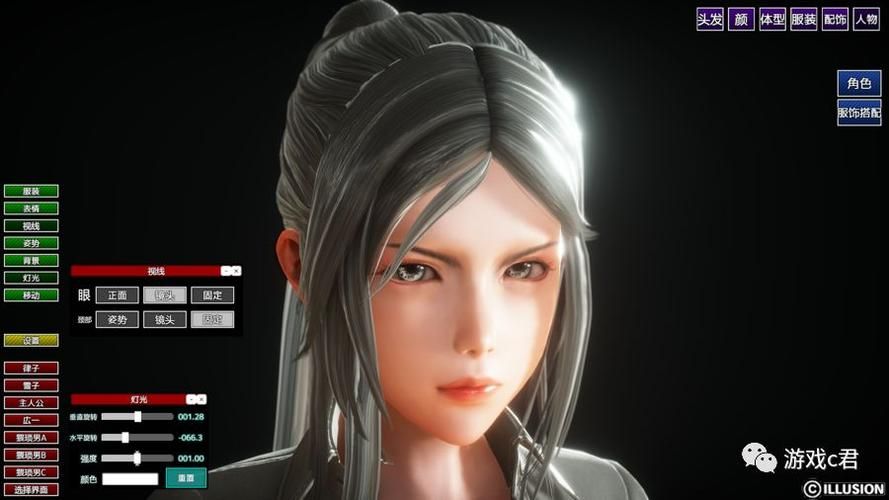Select the green 移动 move button
The height and width of the screenshot is (500, 889).
(x=31, y=295)
